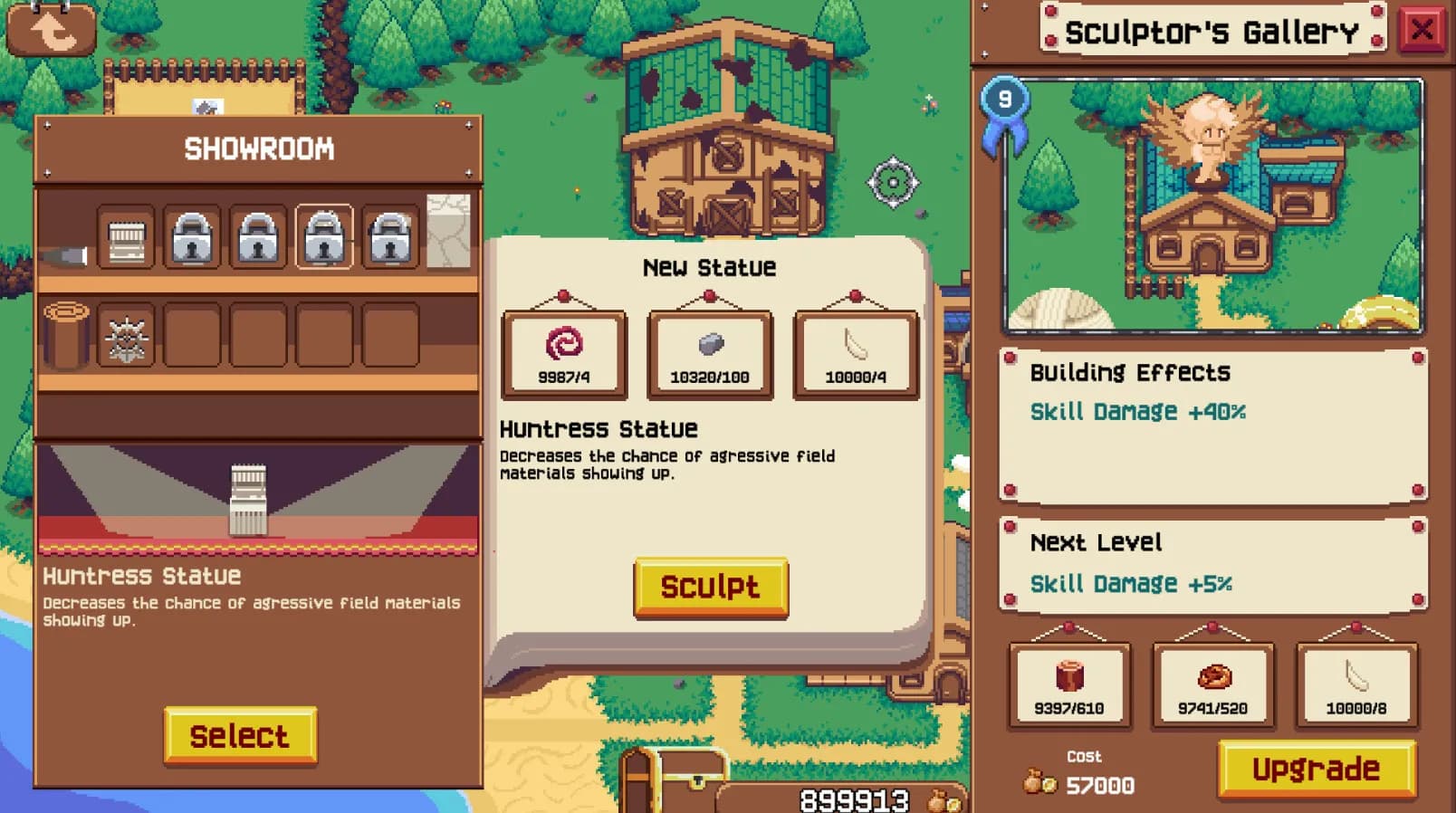Click the blue ribbon level 9 badge
1456x813 pixels.
click(x=1005, y=100)
